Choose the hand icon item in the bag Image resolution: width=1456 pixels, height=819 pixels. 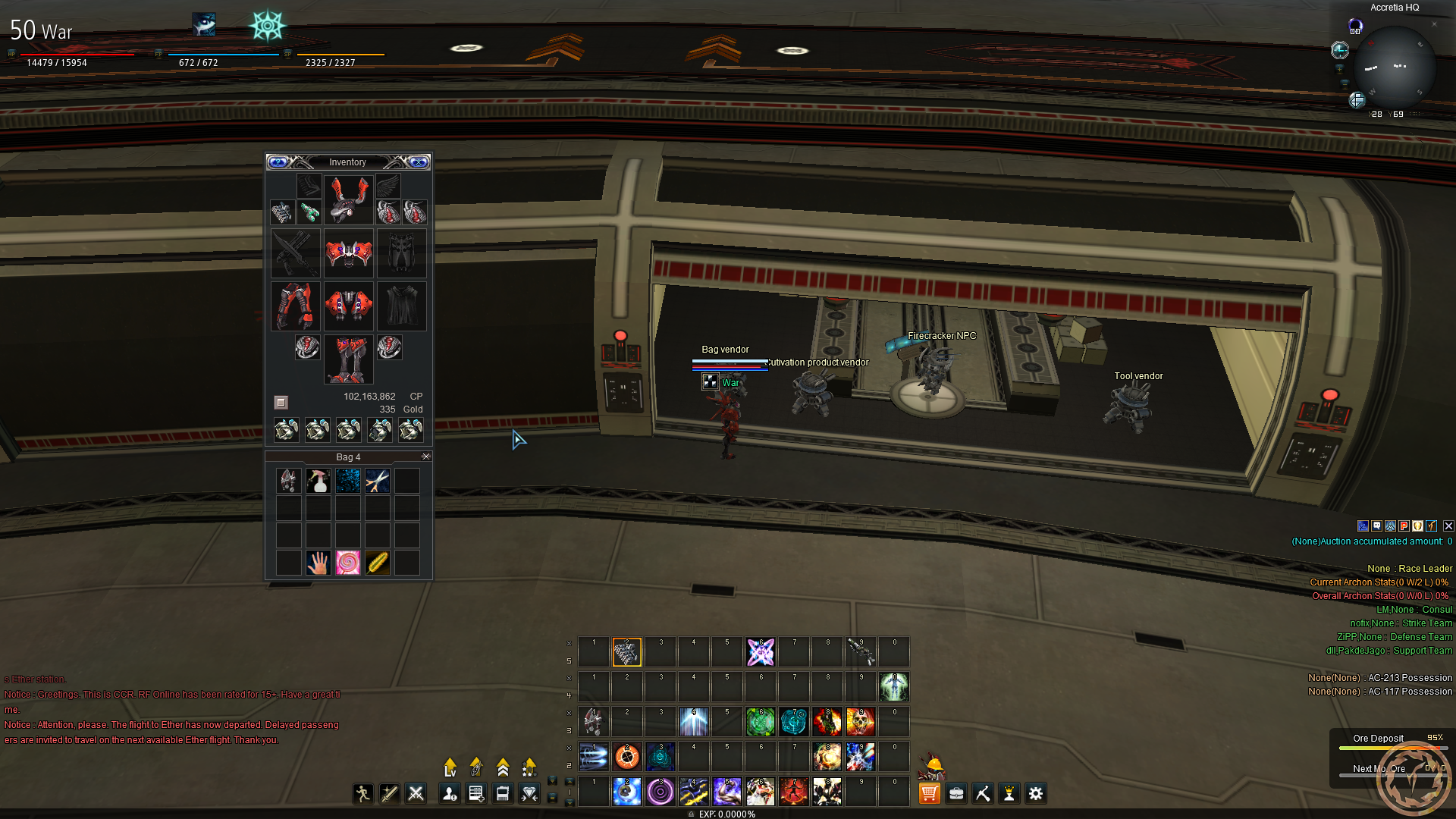[318, 563]
